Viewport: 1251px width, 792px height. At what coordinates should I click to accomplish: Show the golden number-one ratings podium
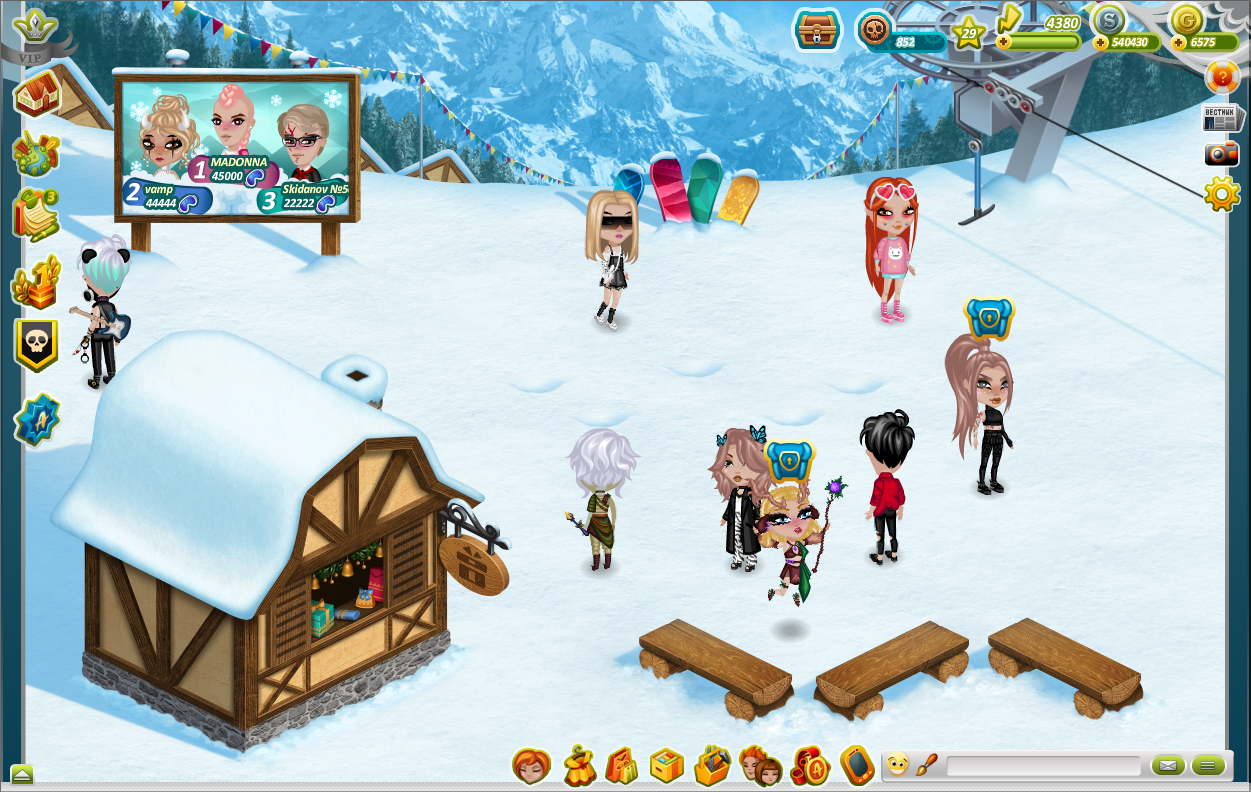coord(36,283)
